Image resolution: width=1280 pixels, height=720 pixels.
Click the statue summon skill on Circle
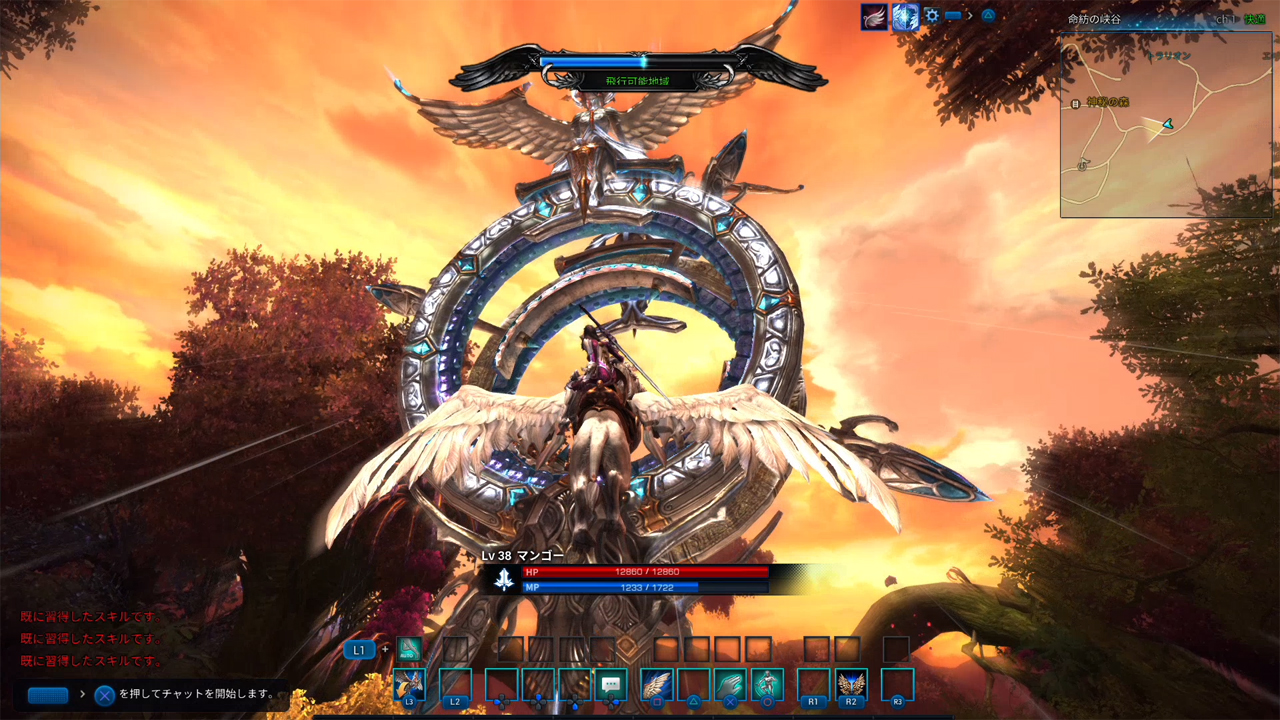[x=768, y=683]
